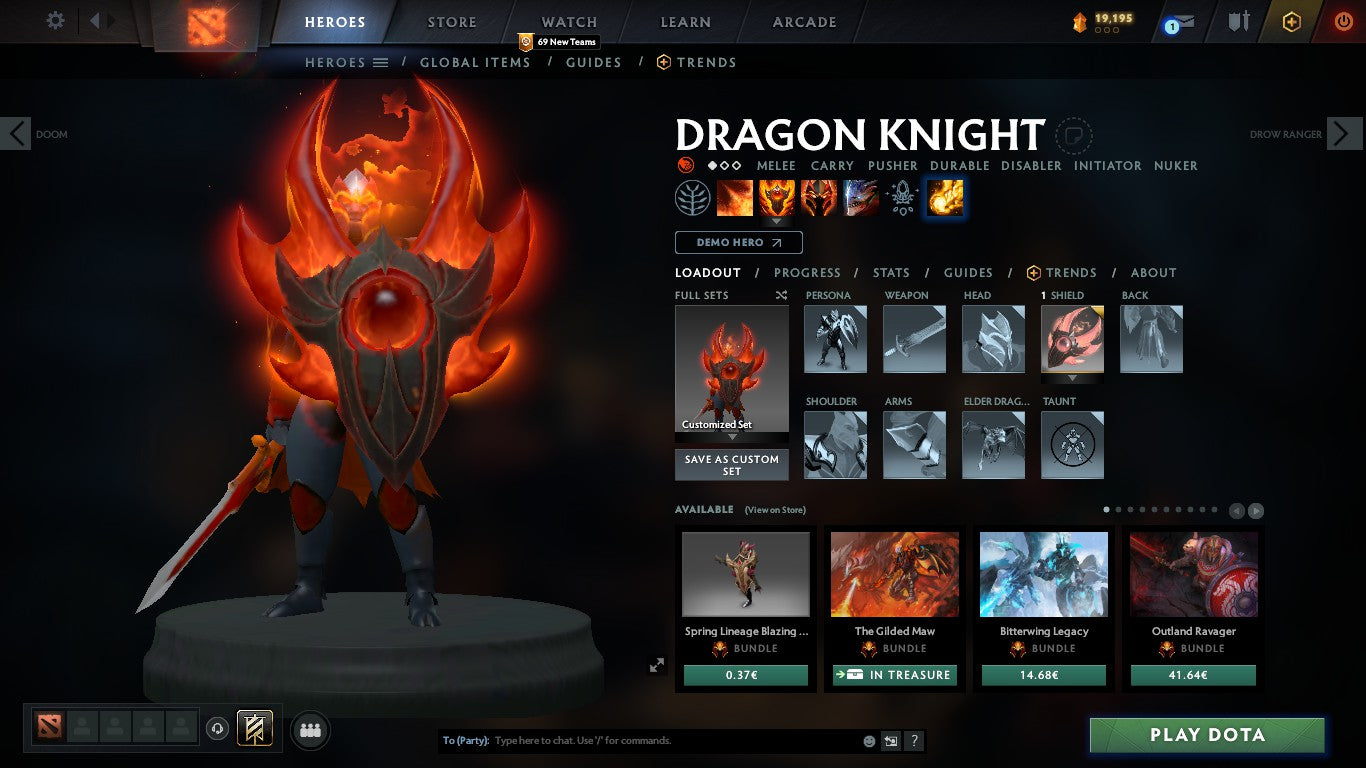Expand the Customized Set dropdown arrow

pyautogui.click(x=732, y=437)
